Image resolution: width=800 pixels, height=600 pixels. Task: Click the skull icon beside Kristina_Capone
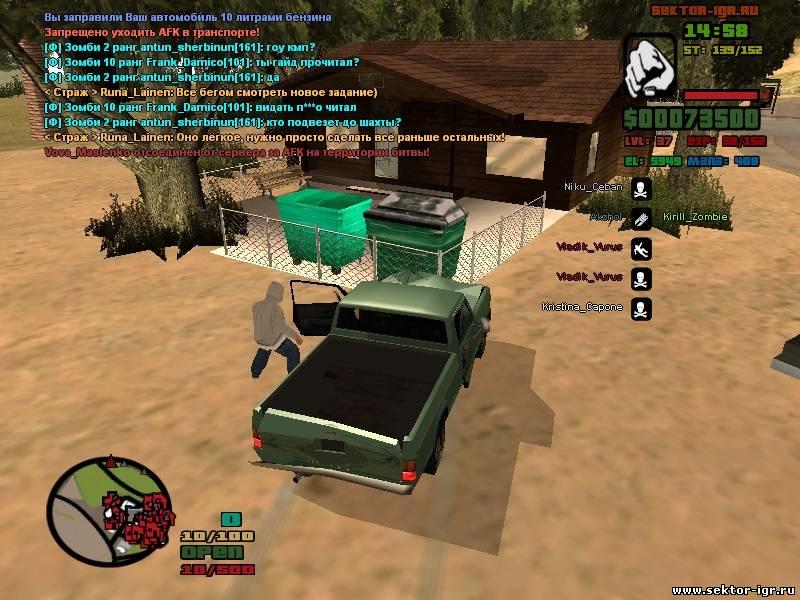[641, 308]
